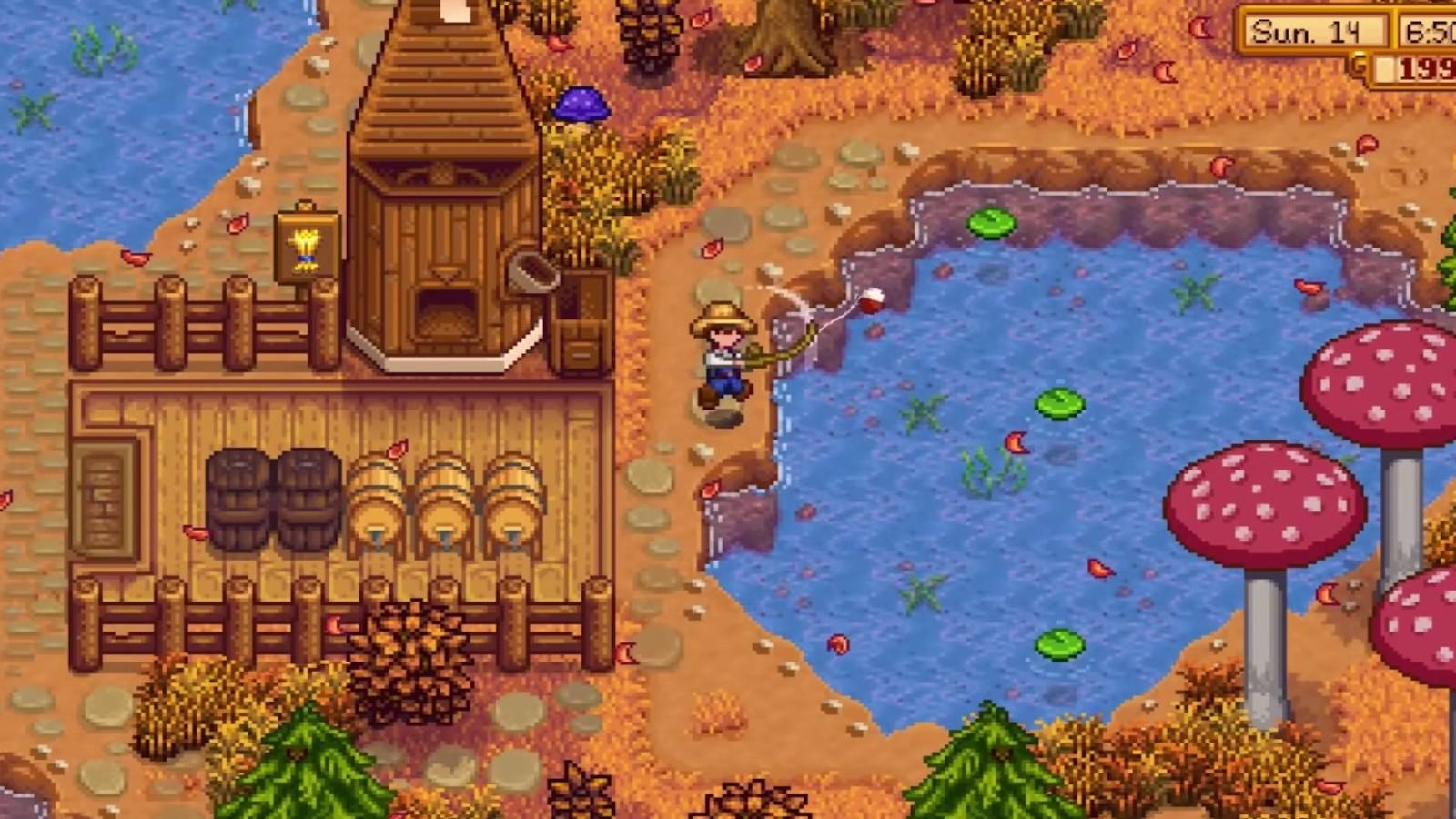Click the mill's wooden hopper chute

533,272
